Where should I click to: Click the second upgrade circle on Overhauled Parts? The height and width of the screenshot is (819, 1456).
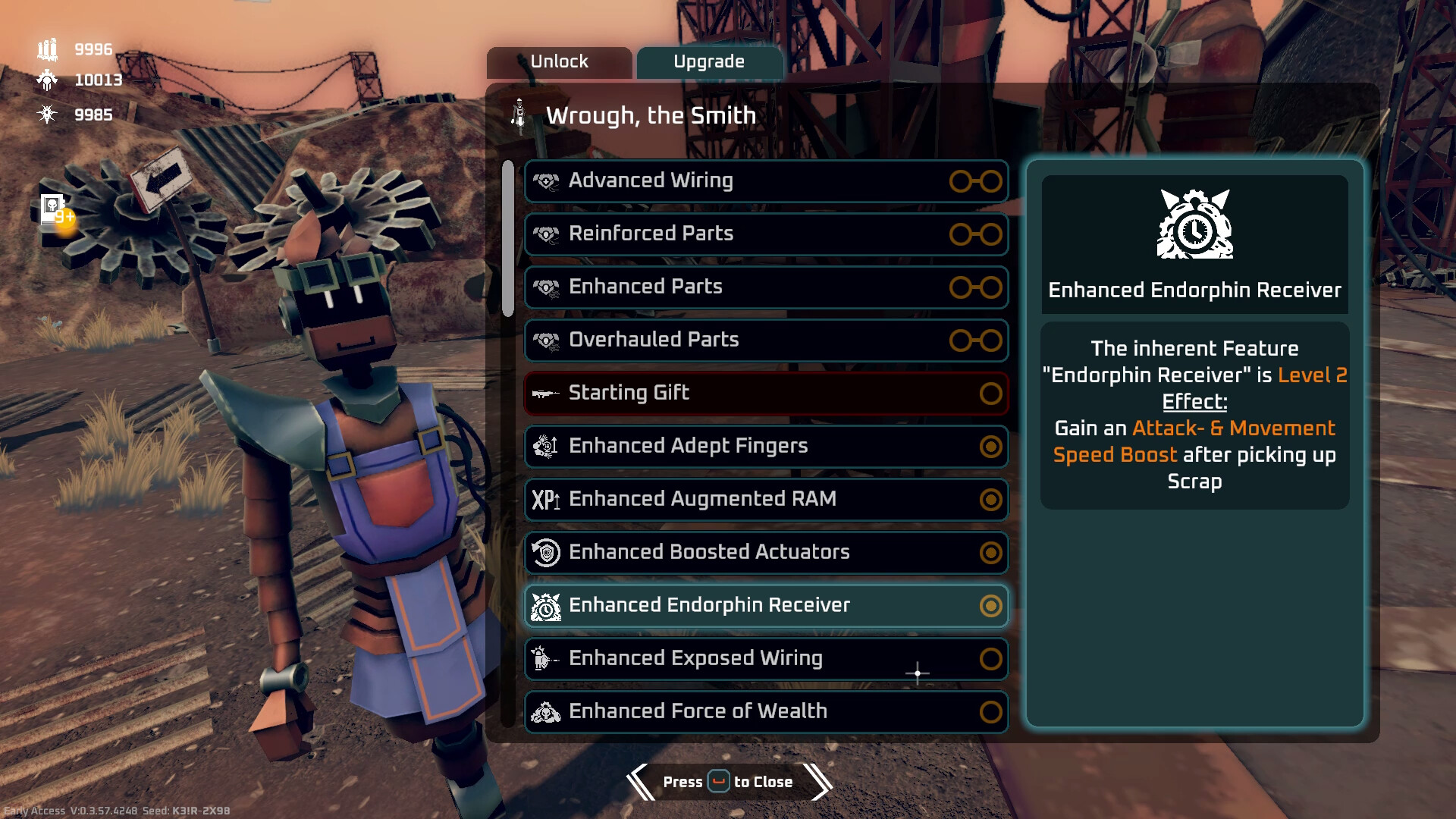click(990, 340)
